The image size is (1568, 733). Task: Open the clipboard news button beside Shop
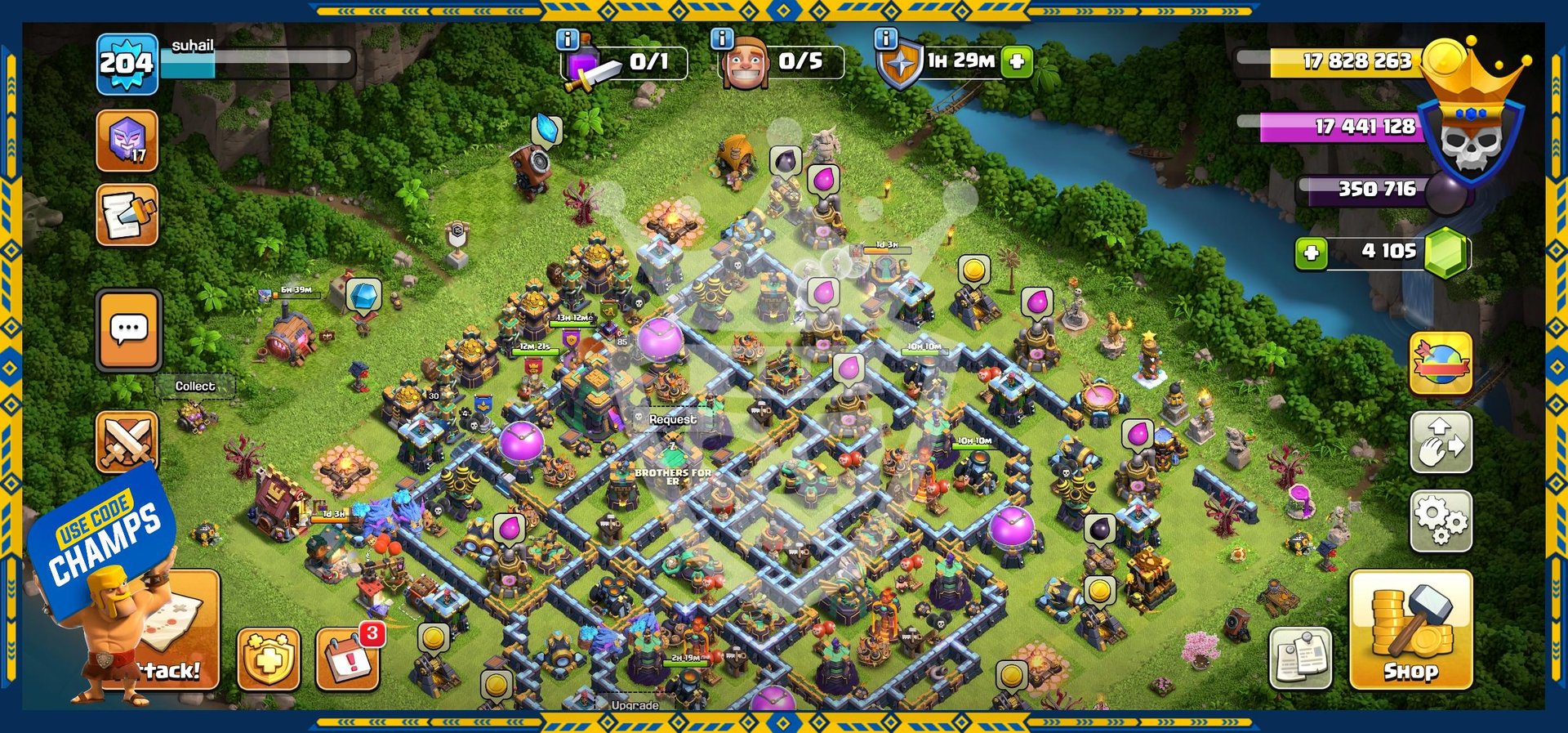(1300, 658)
